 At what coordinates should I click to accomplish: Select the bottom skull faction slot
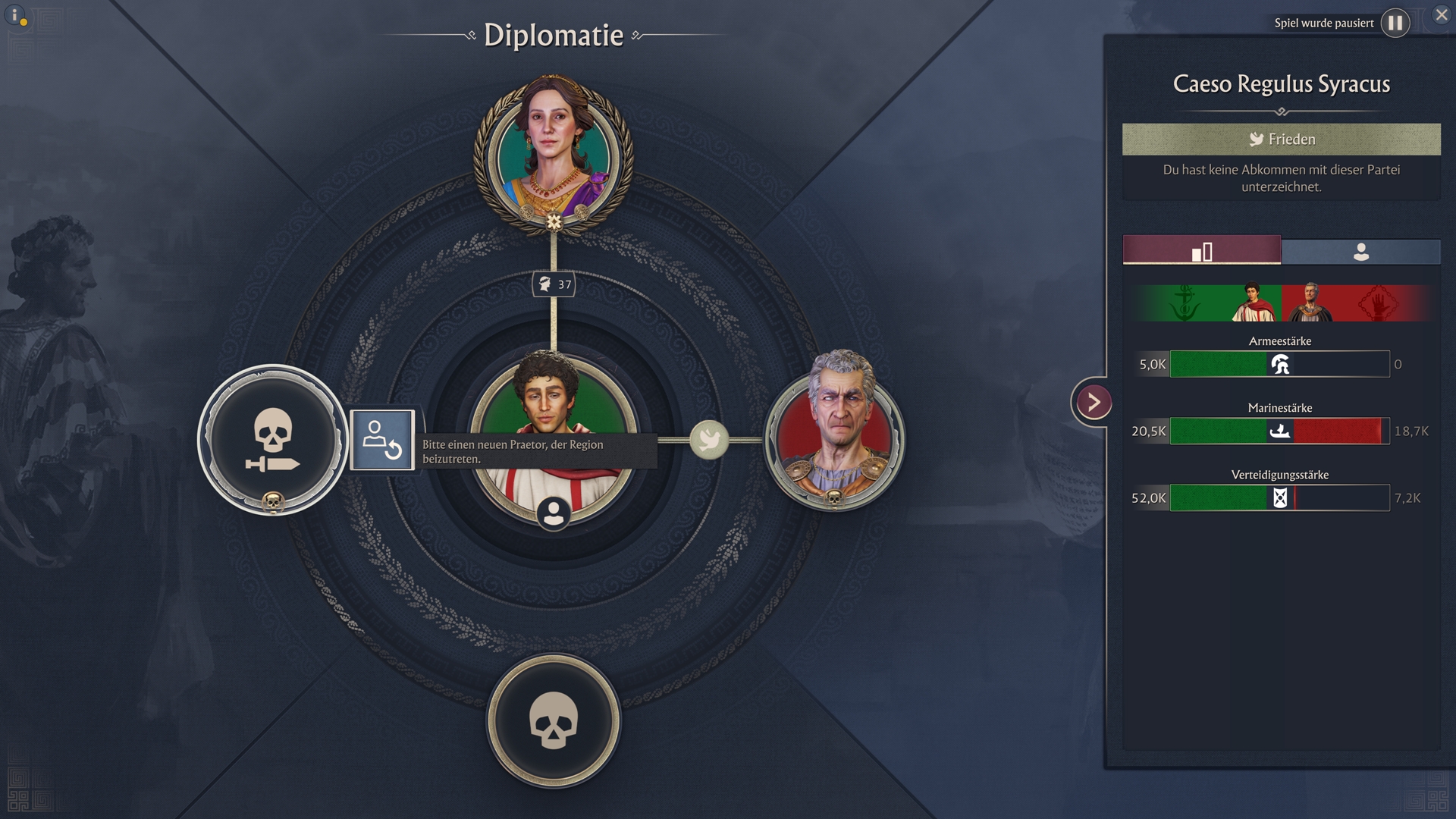click(554, 720)
